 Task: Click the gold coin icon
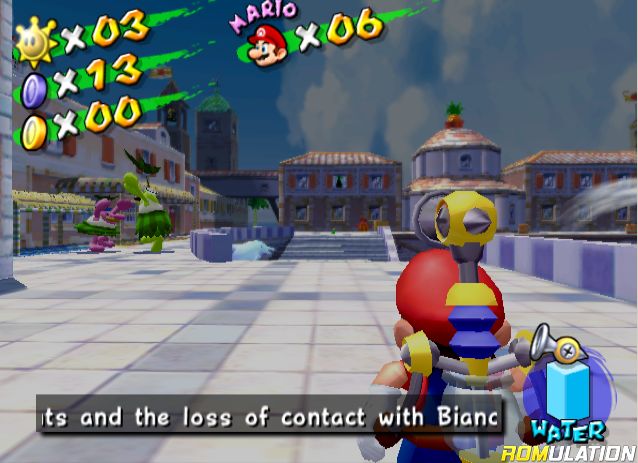point(34,127)
